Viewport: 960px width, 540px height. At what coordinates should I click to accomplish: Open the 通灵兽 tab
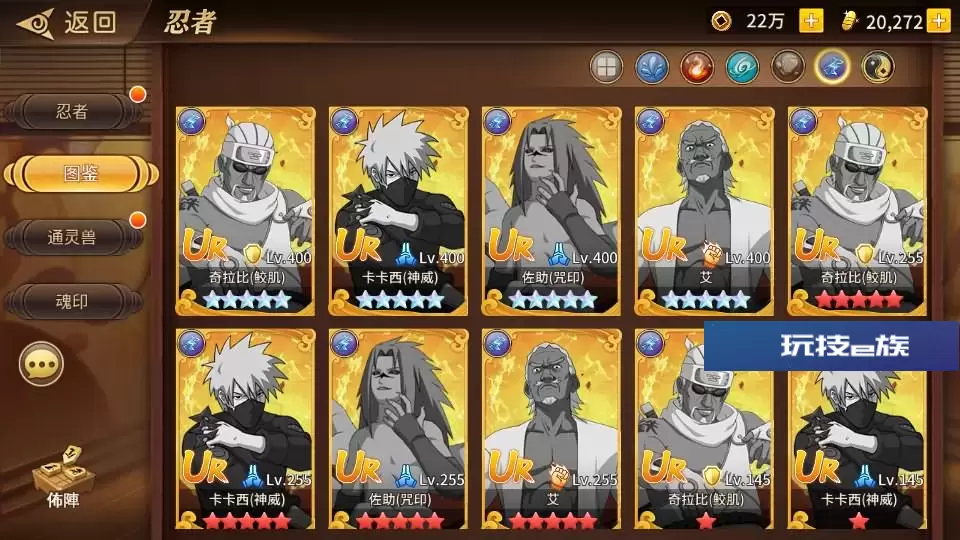coord(72,237)
